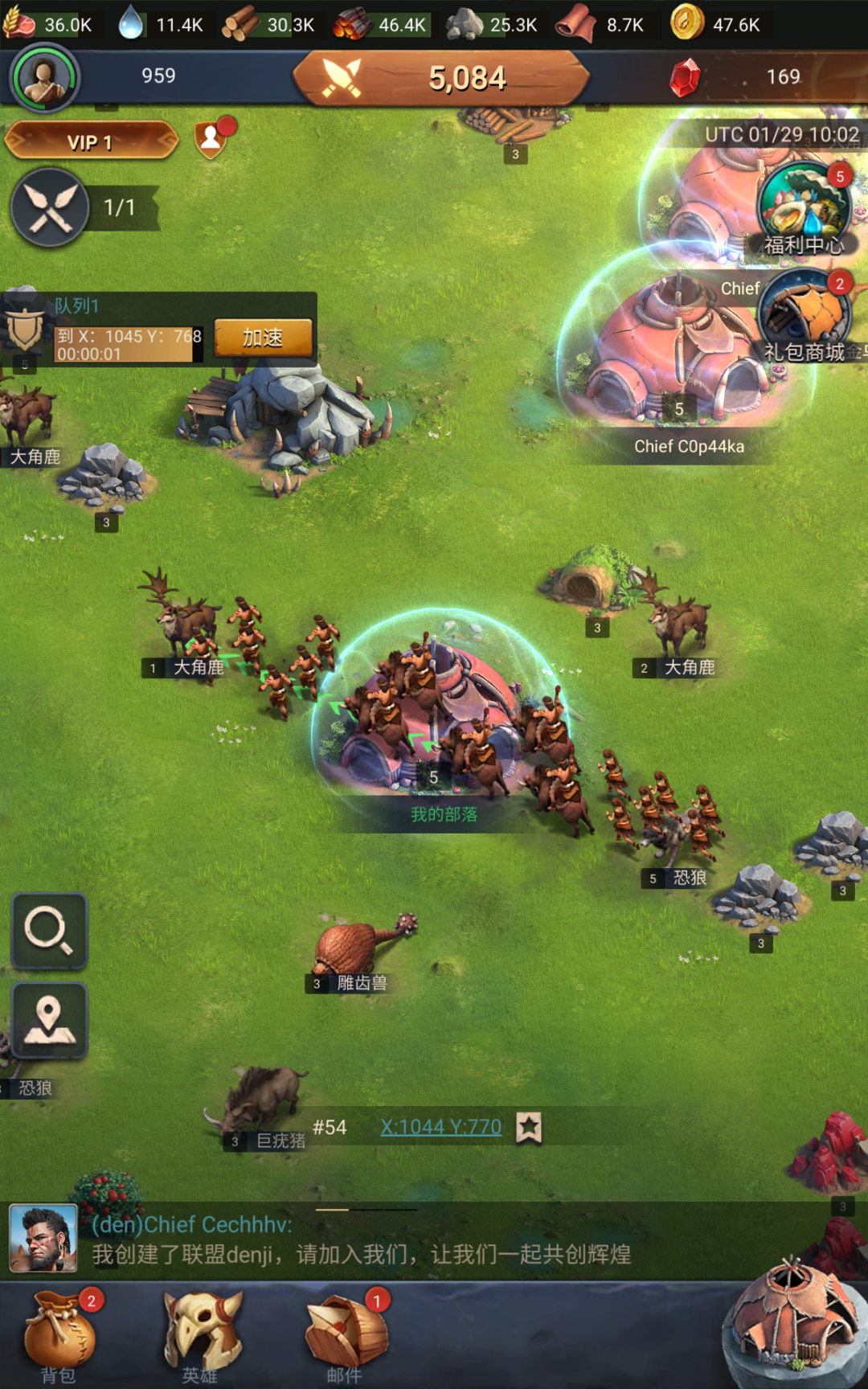Image resolution: width=868 pixels, height=1389 pixels.
Task: Speed up march with 加速 button
Action: click(x=263, y=338)
